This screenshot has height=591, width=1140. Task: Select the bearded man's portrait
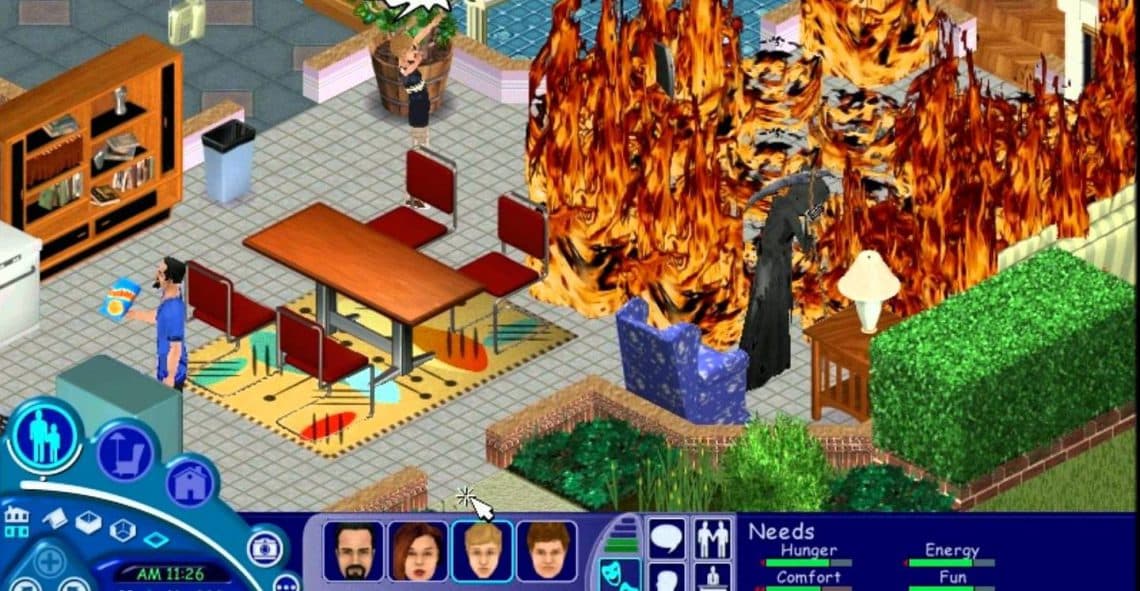click(353, 551)
